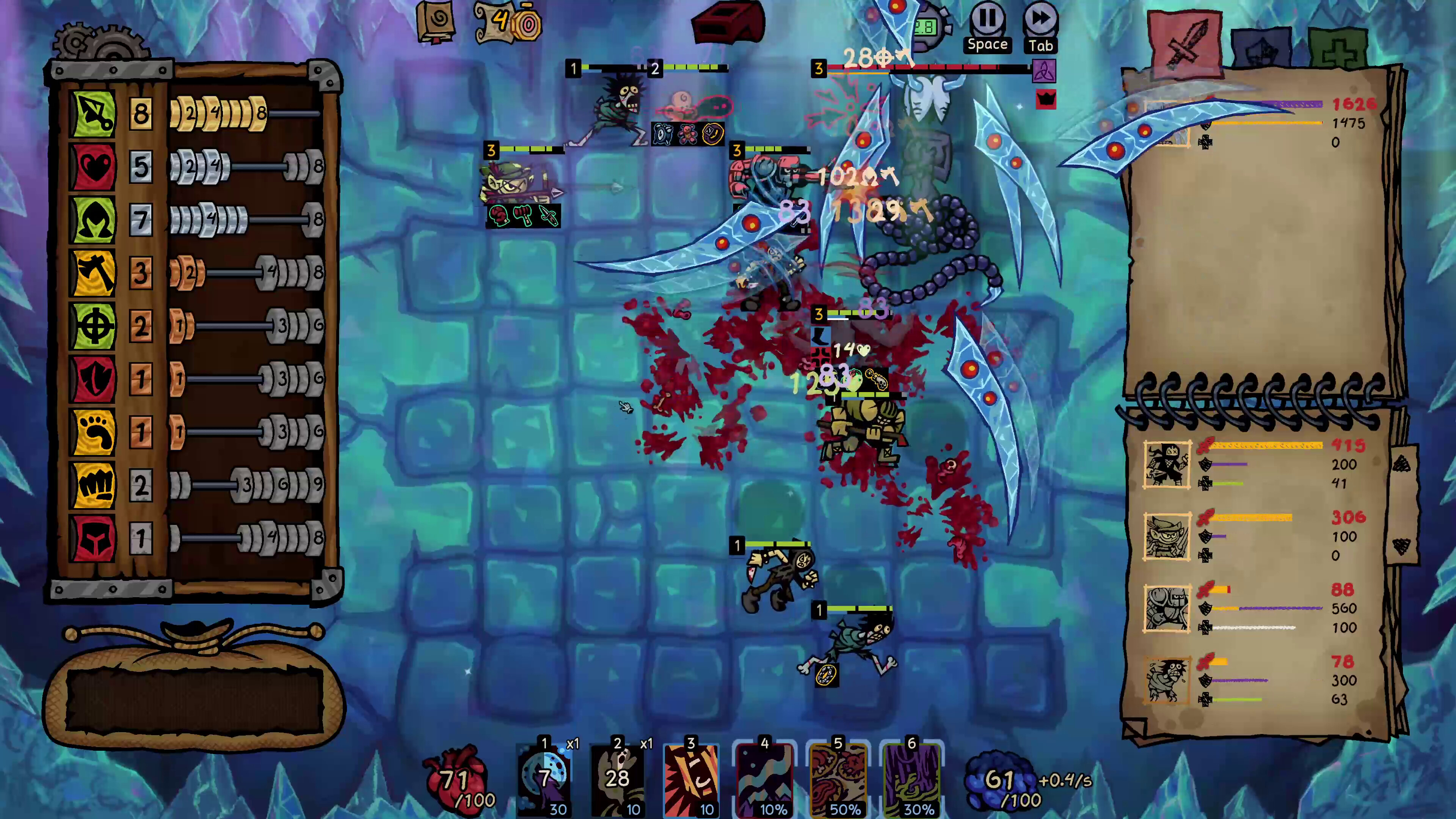Select card 5 showing meat dishes
1456x819 pixels.
coord(838,778)
